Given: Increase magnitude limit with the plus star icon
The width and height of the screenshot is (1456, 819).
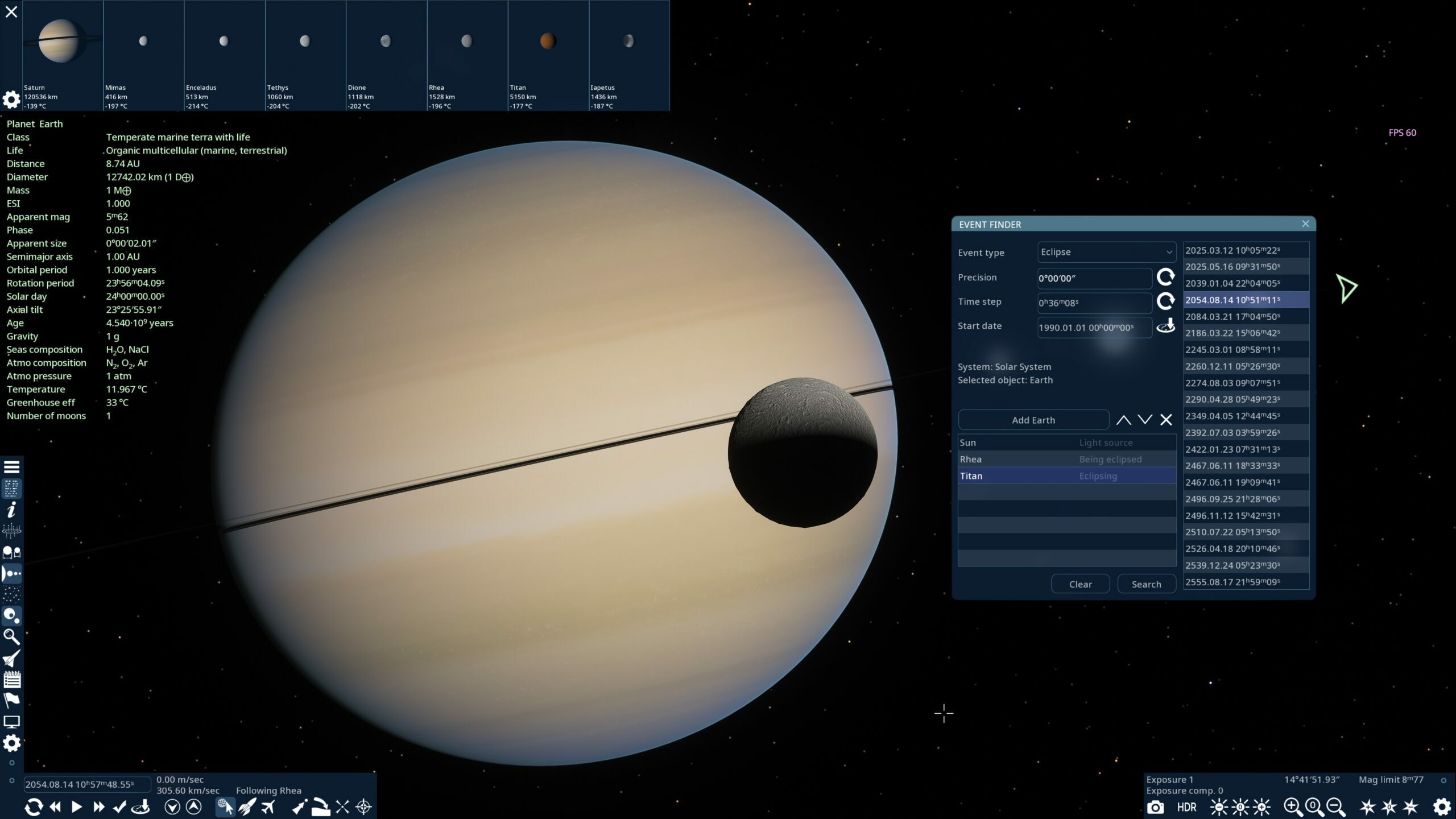Looking at the screenshot, I should click(x=1367, y=806).
